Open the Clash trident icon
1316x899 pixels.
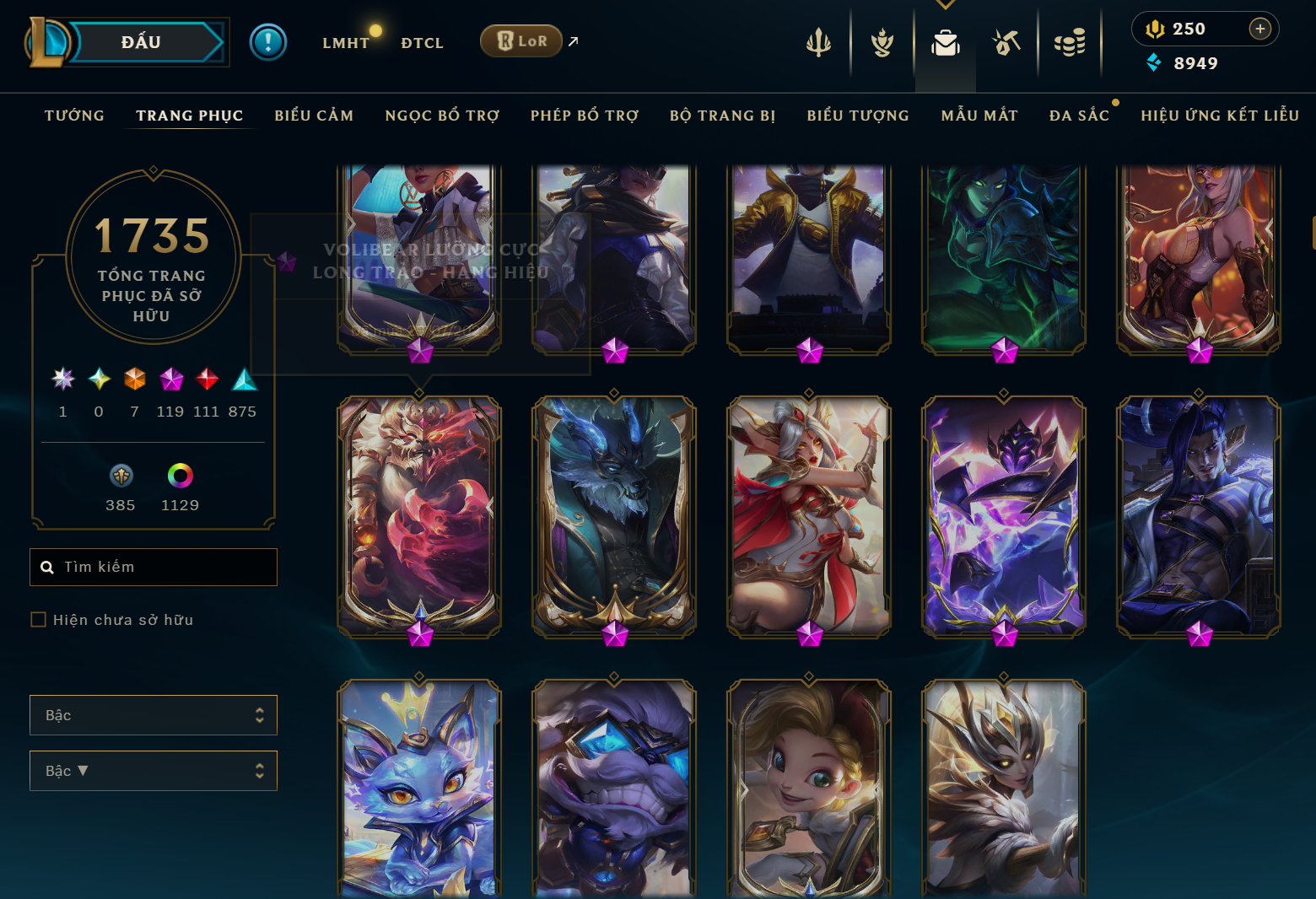(818, 42)
